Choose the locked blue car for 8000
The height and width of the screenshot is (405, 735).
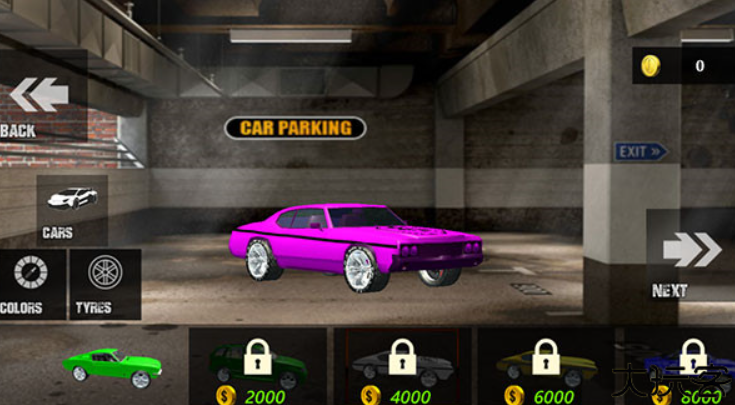tap(686, 366)
